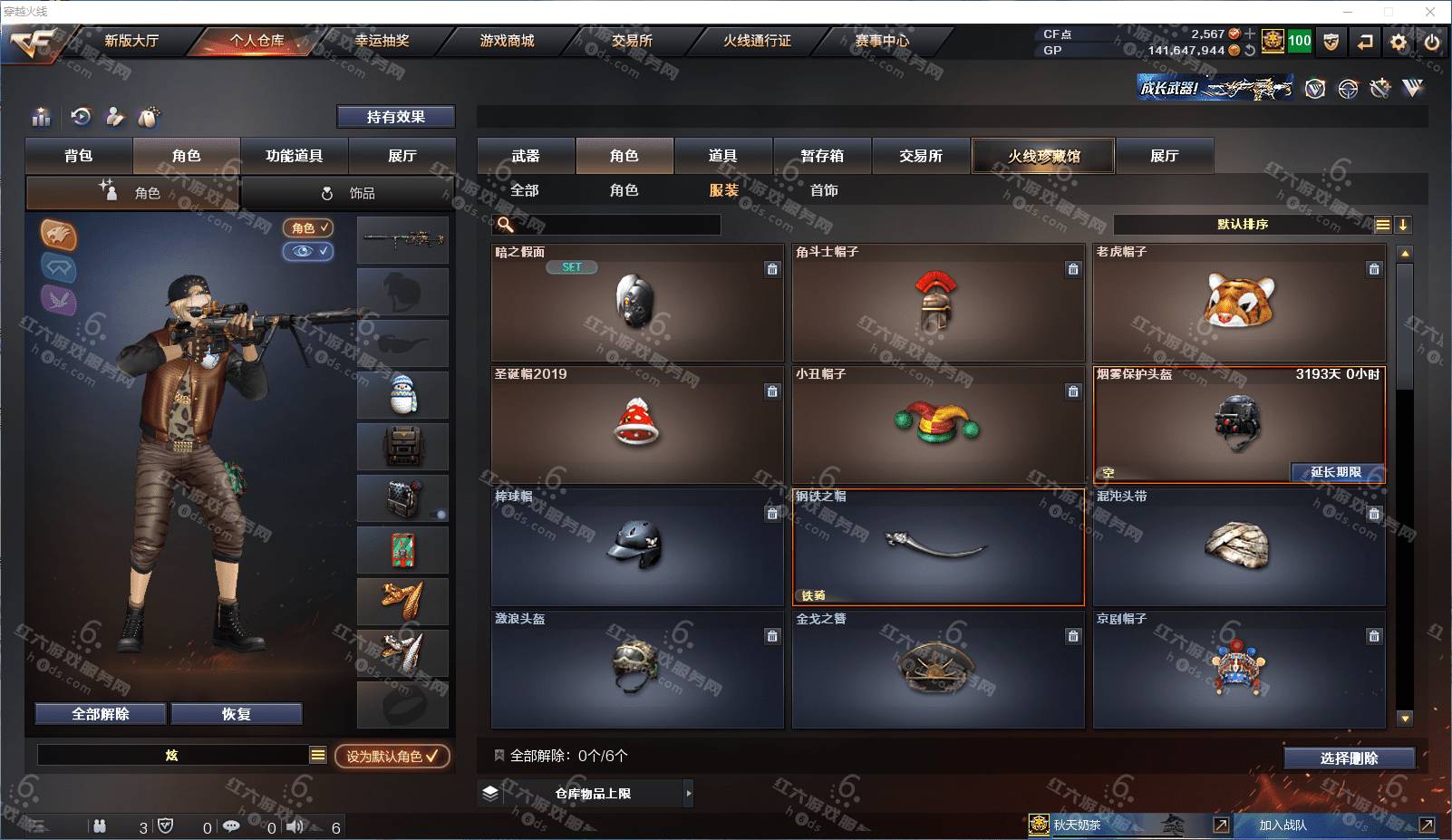Select the 老虎帽子 tiger hat item
Image resolution: width=1452 pixels, height=840 pixels.
tap(1238, 303)
